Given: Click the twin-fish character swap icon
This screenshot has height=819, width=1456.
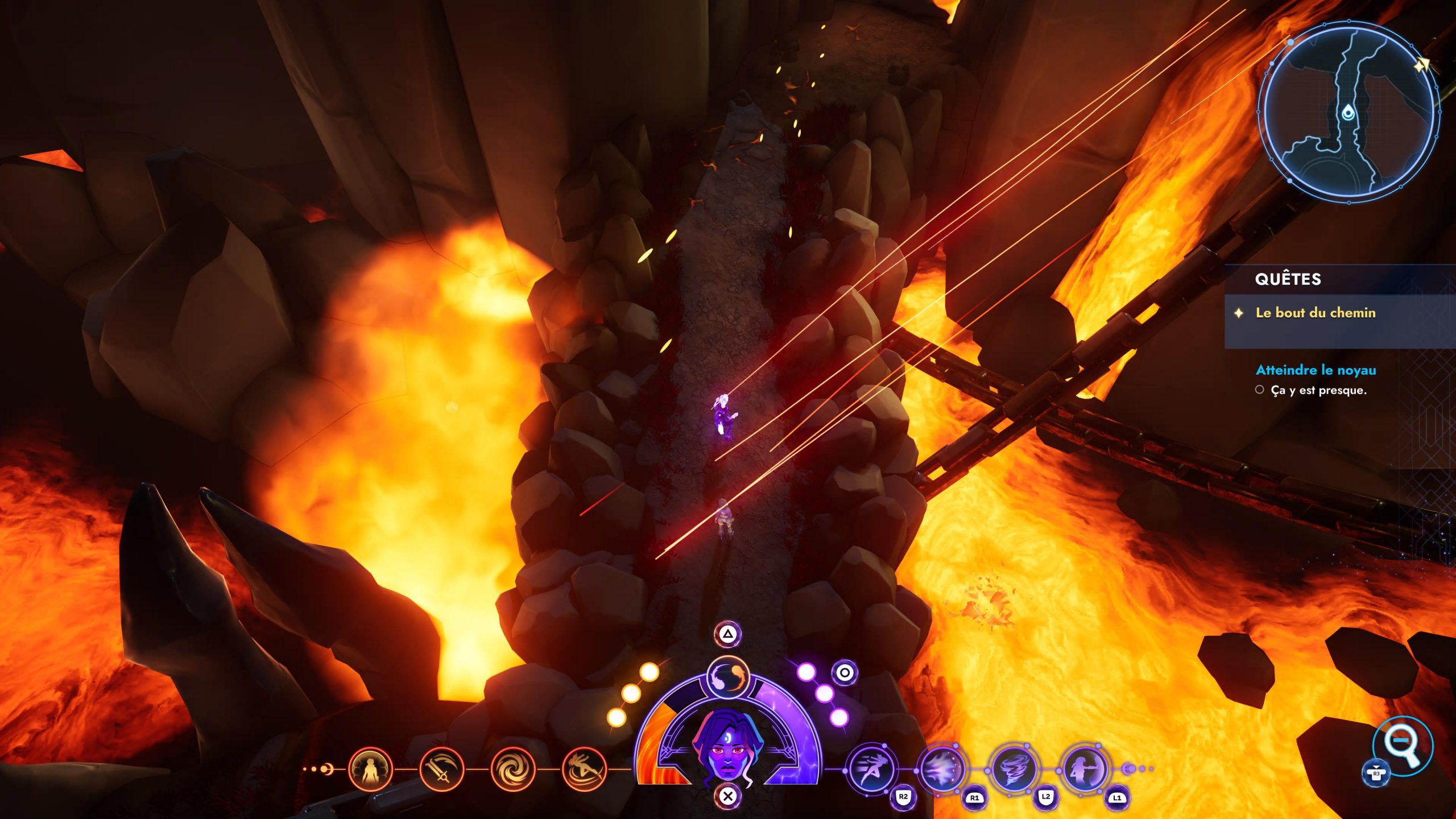Looking at the screenshot, I should click(x=728, y=678).
